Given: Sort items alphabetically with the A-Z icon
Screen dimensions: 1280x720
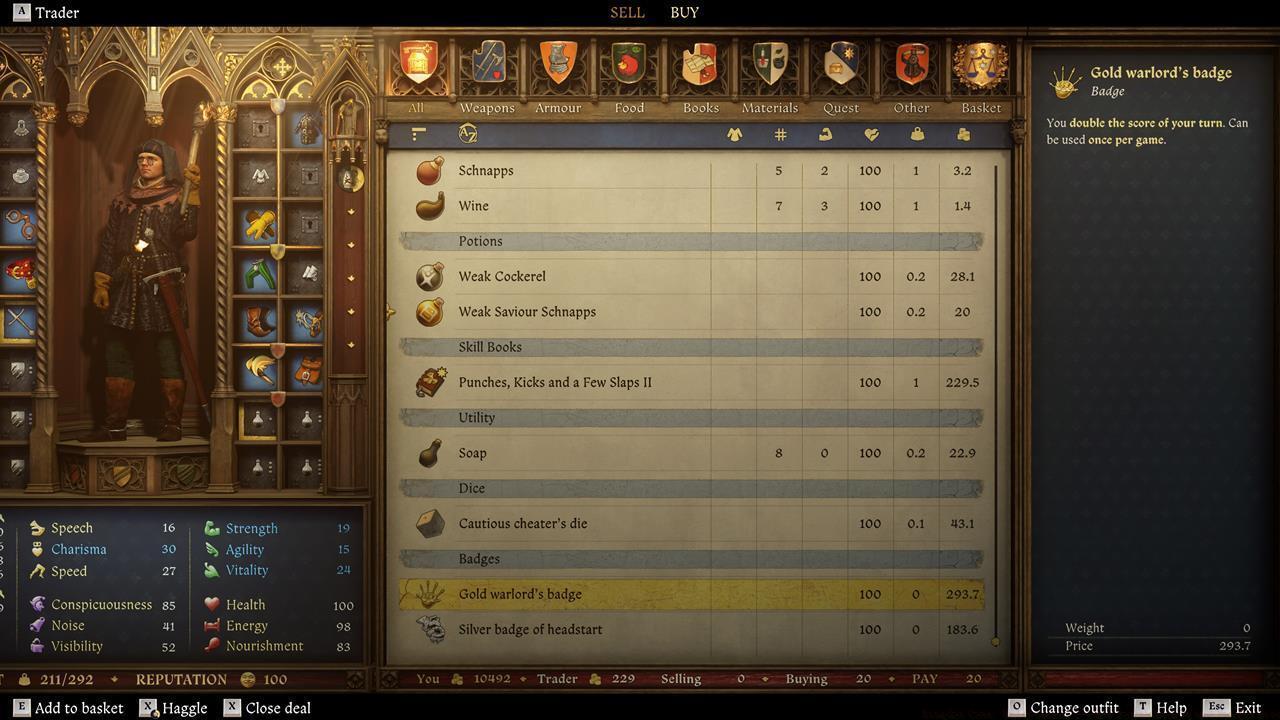Looking at the screenshot, I should click(x=467, y=132).
